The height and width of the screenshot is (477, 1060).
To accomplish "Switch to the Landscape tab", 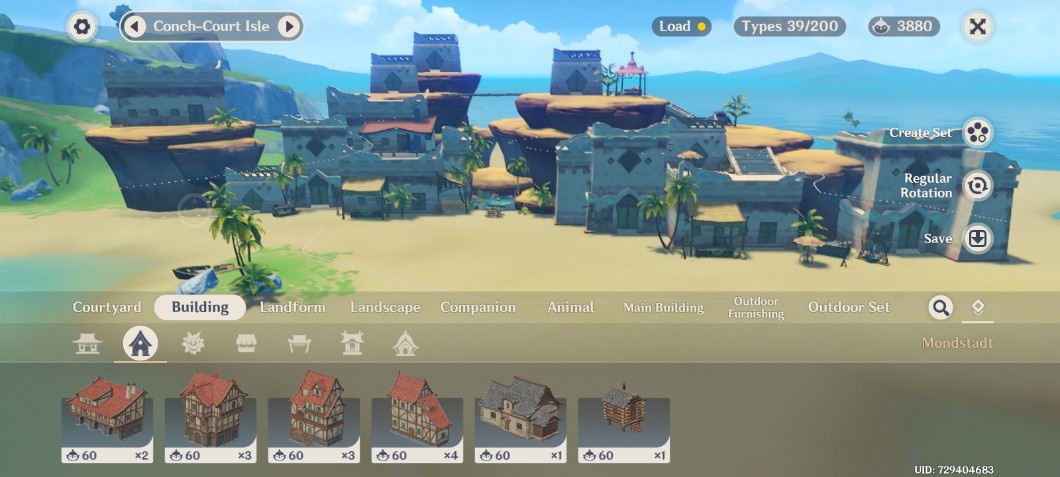I will point(385,307).
